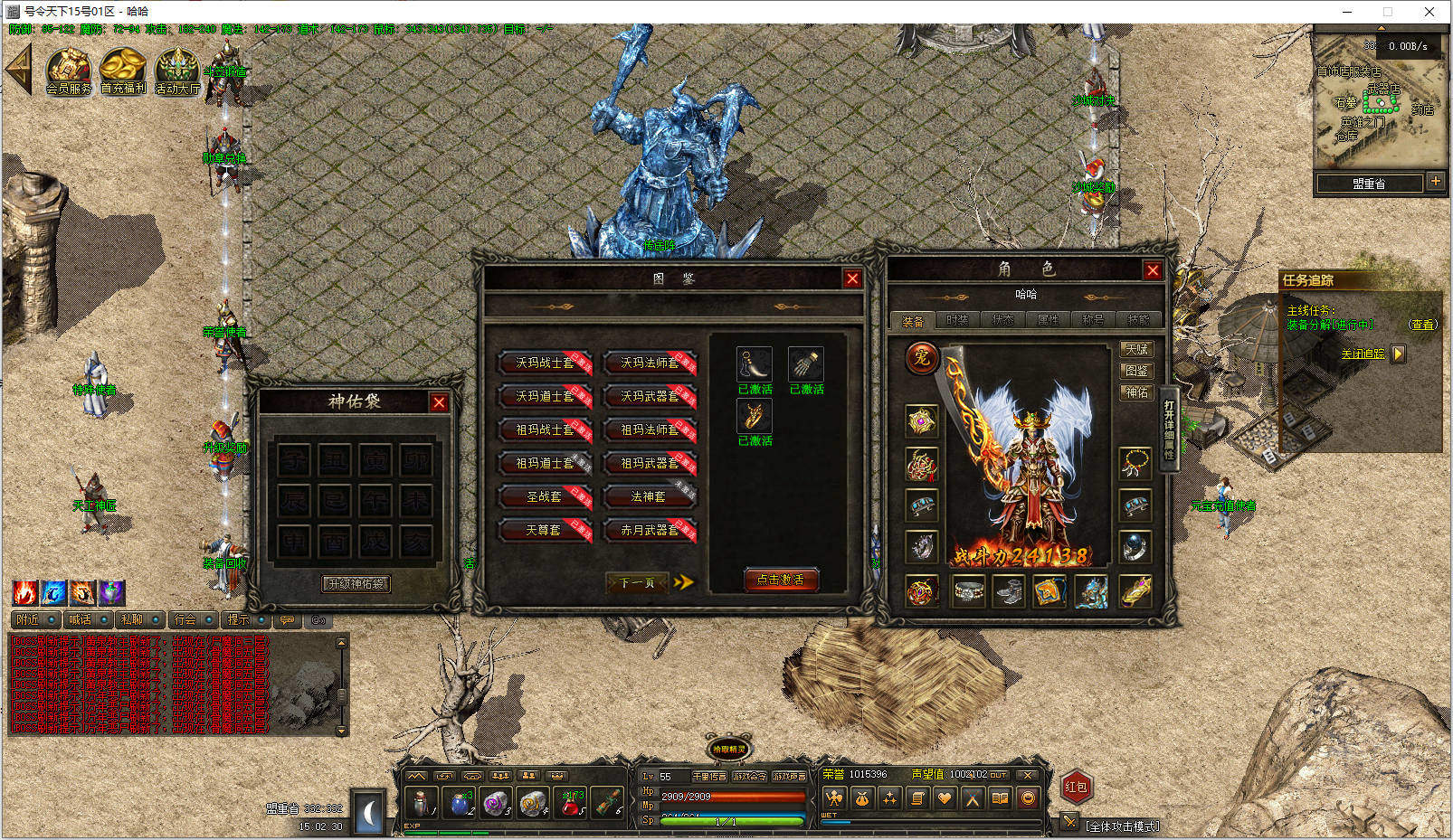Open the 会员服务 member service icon
1453x840 pixels.
click(x=69, y=71)
